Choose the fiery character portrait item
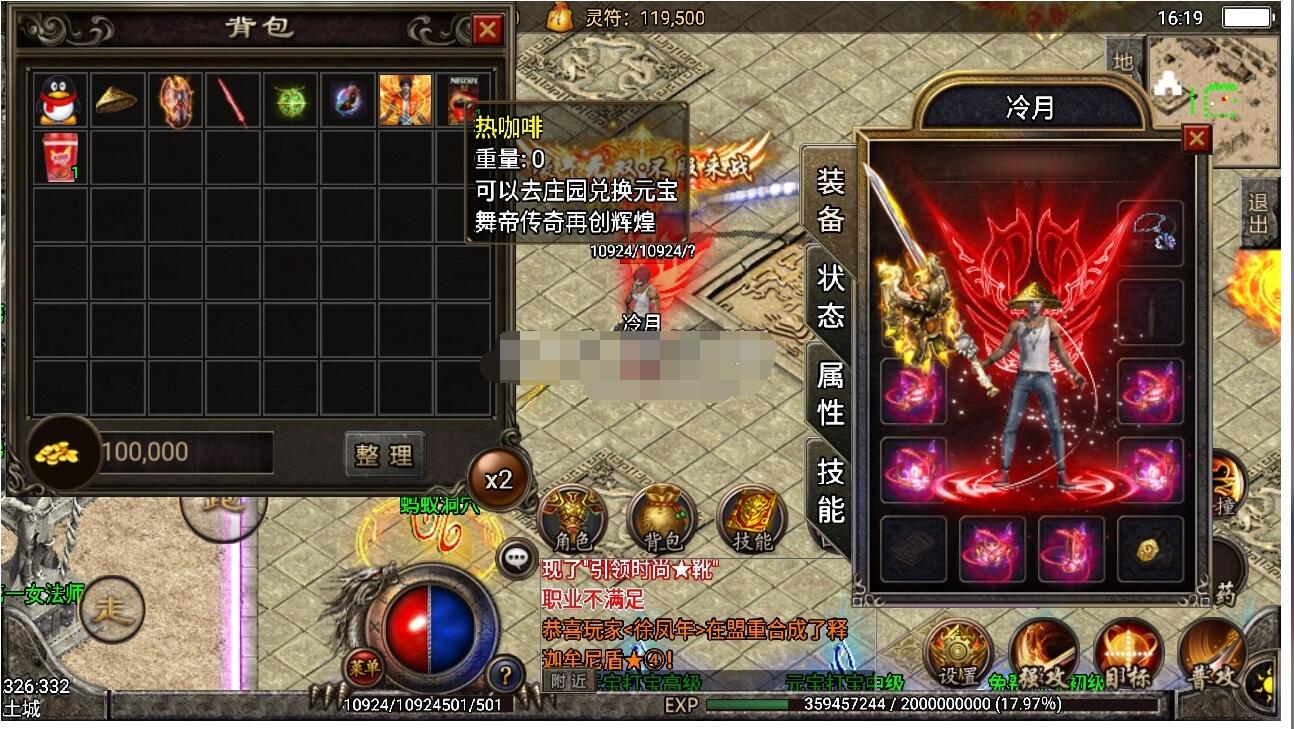This screenshot has height=729, width=1294. [x=405, y=100]
